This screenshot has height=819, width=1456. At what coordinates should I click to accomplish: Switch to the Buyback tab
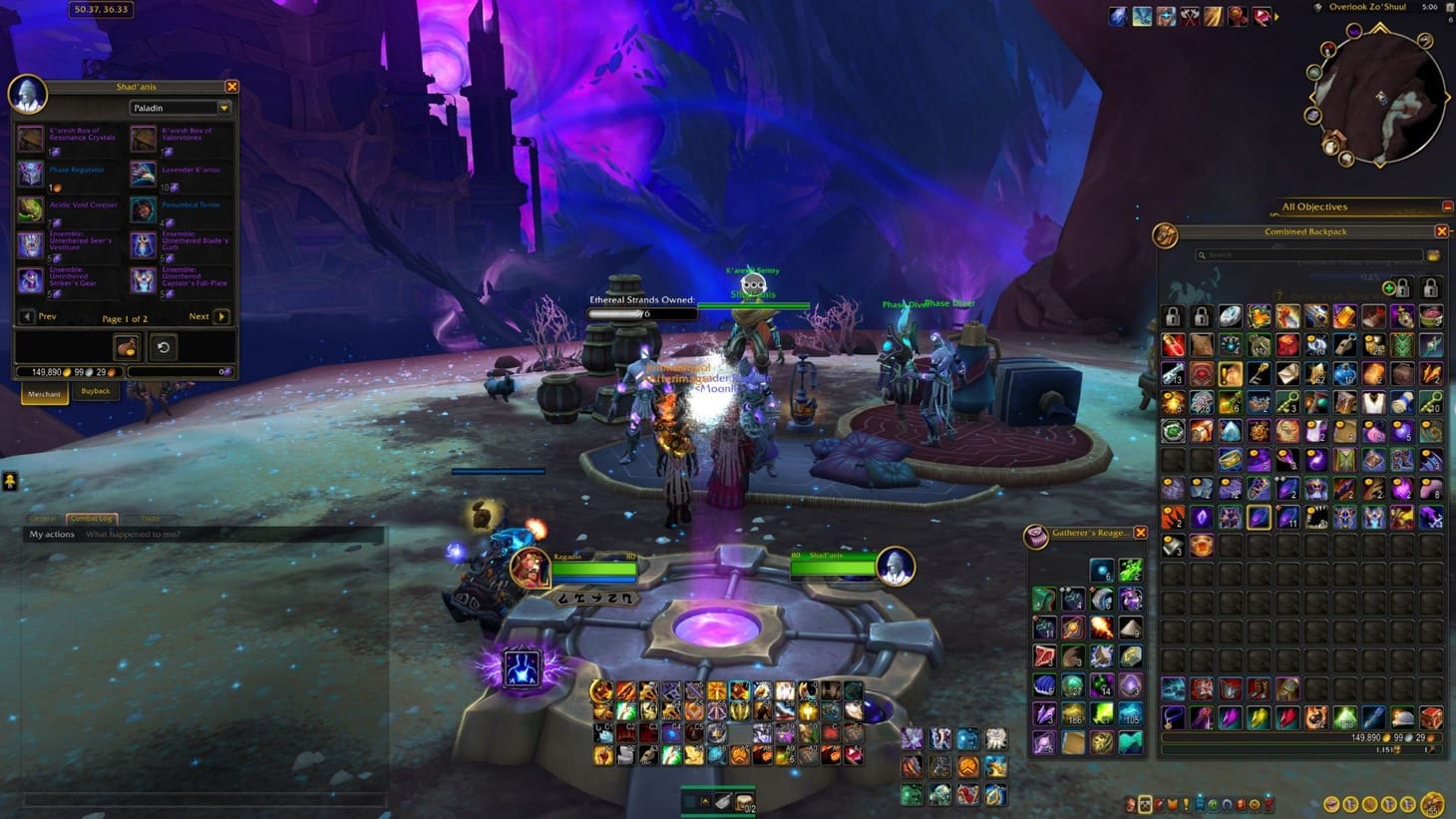(96, 391)
